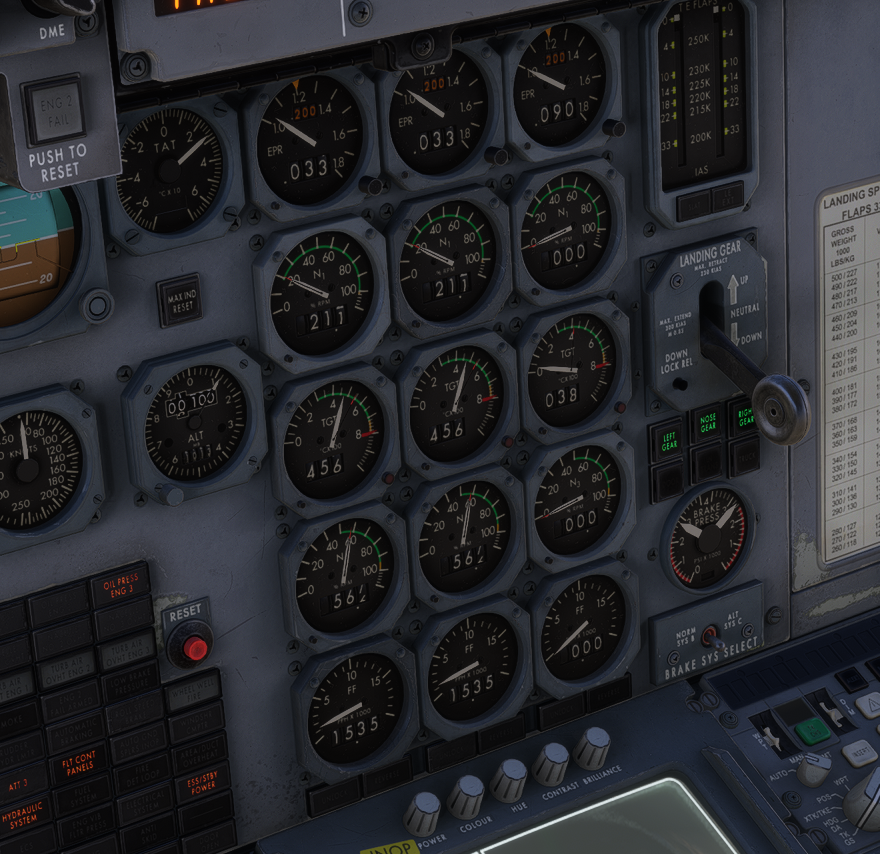Flip the BRAKE SYS SELECT switch
This screenshot has width=880, height=854.
[x=709, y=635]
